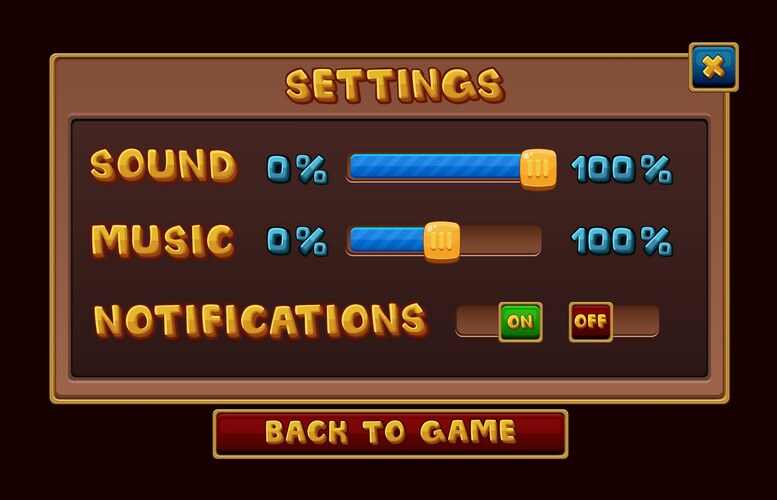This screenshot has height=500, width=777.
Task: Turn notifications ON with the green button
Action: click(520, 322)
